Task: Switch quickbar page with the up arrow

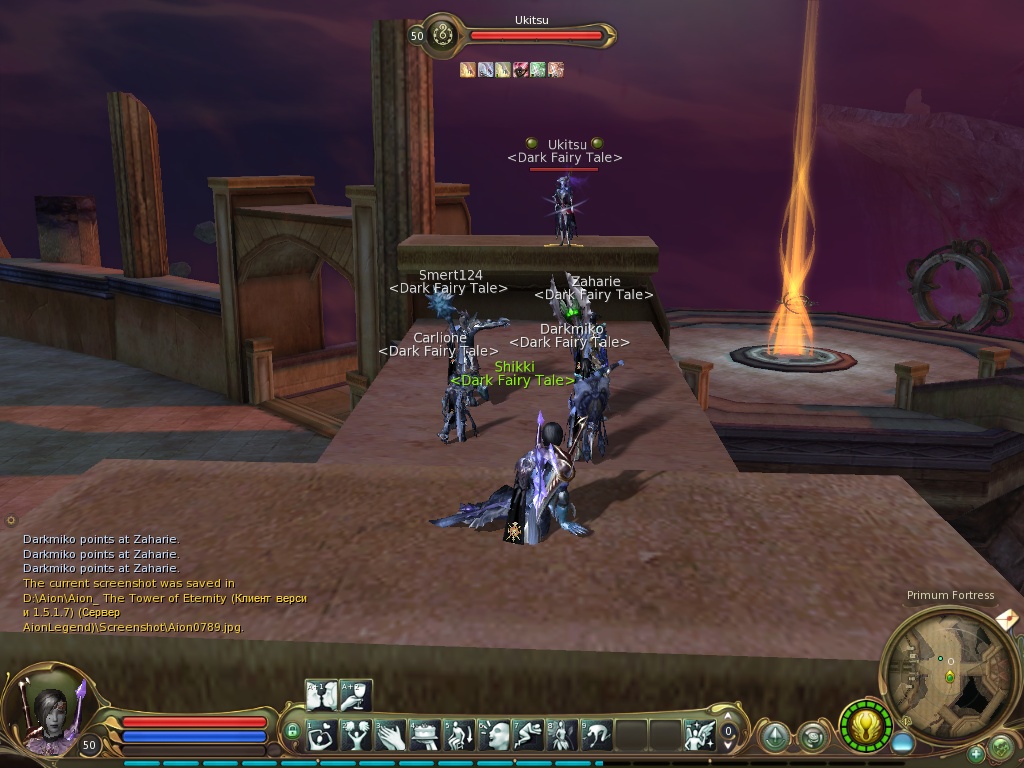Action: (729, 718)
